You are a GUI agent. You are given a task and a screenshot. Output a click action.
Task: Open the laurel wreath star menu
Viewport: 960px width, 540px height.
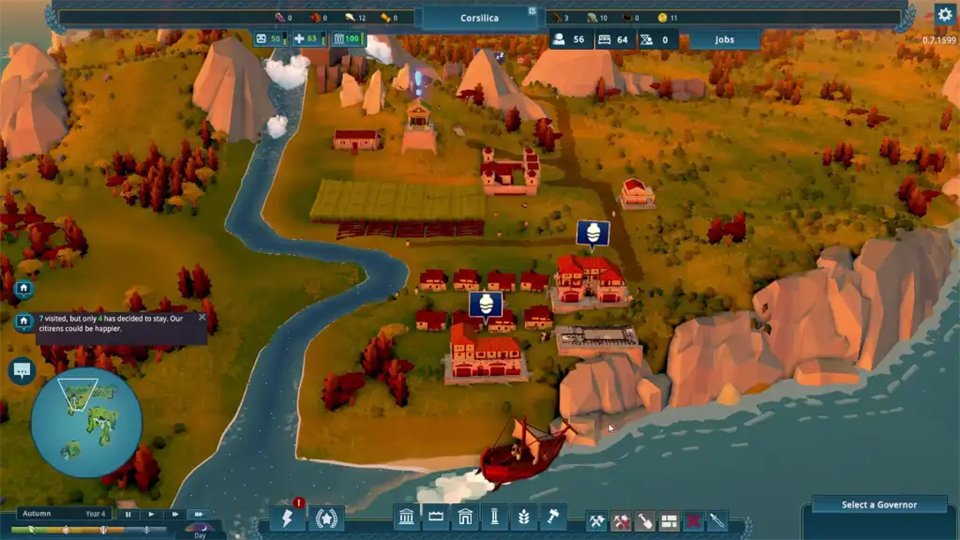click(x=327, y=518)
